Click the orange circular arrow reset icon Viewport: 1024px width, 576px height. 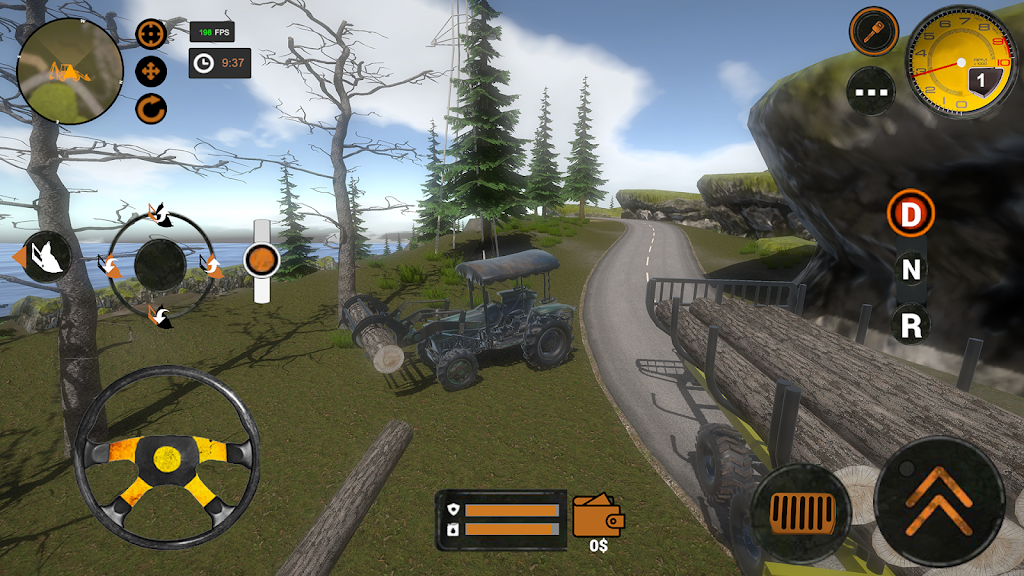(151, 108)
